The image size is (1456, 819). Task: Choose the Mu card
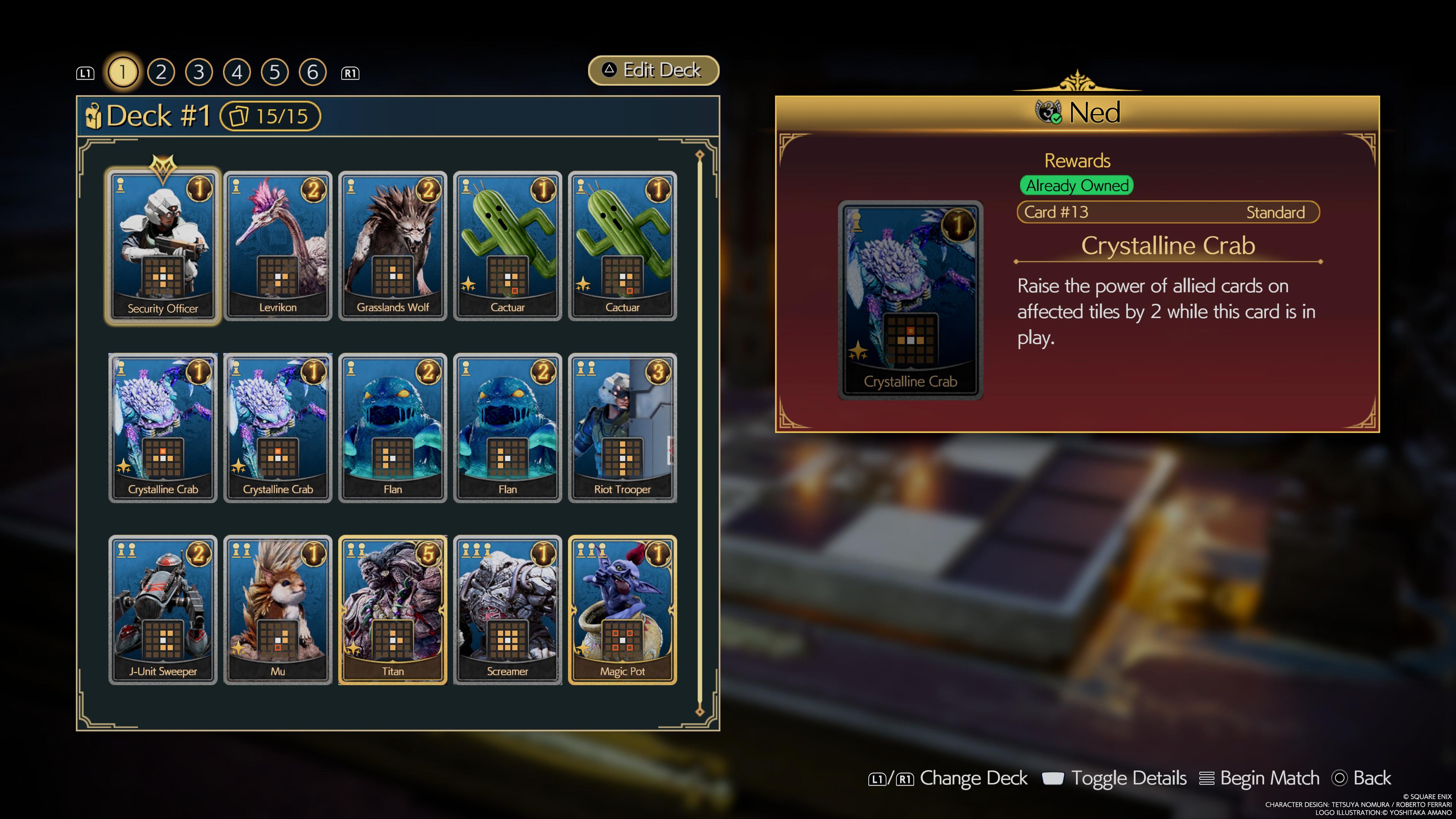point(278,610)
